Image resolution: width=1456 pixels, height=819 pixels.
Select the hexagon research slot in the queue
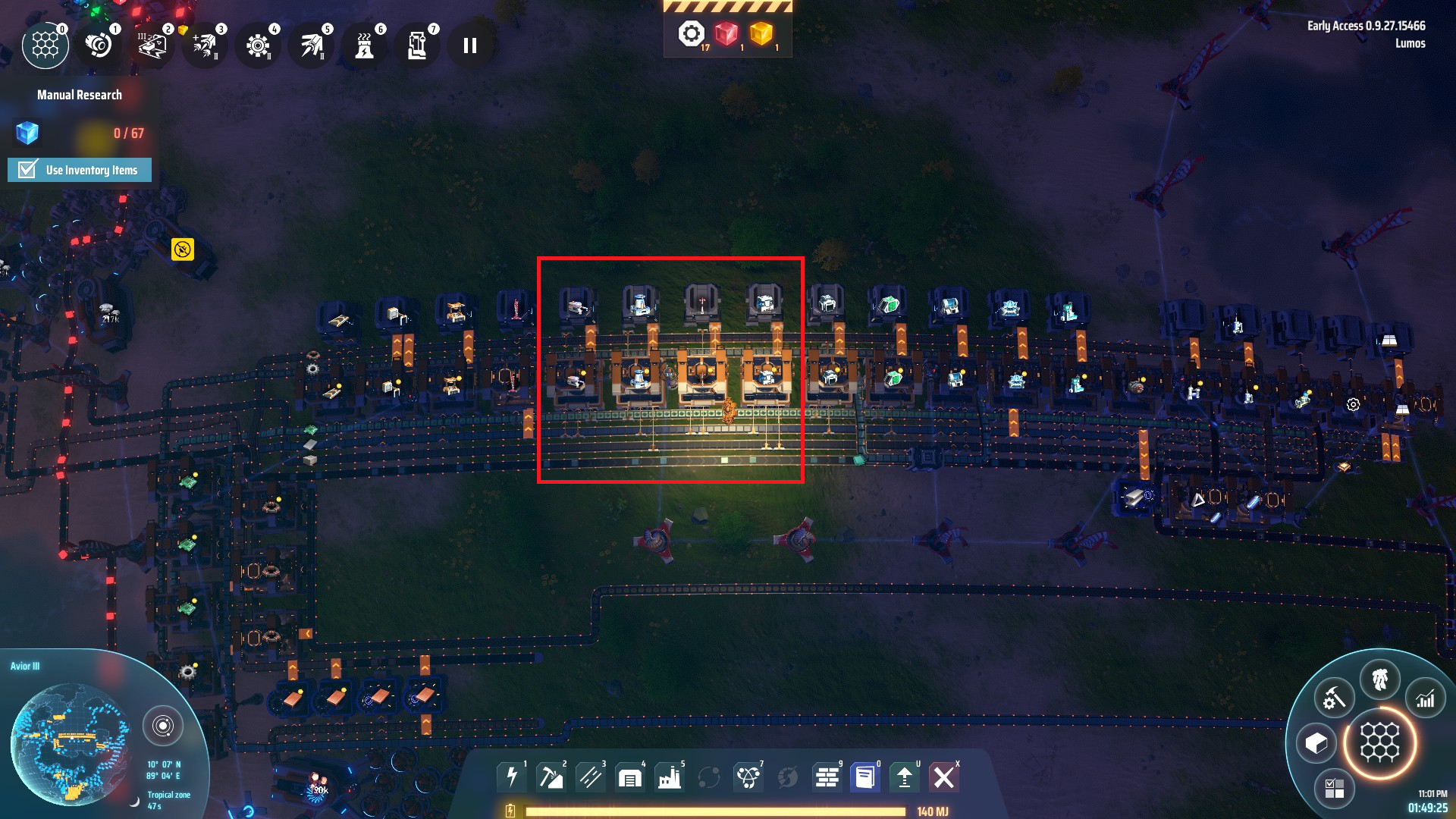tap(45, 46)
